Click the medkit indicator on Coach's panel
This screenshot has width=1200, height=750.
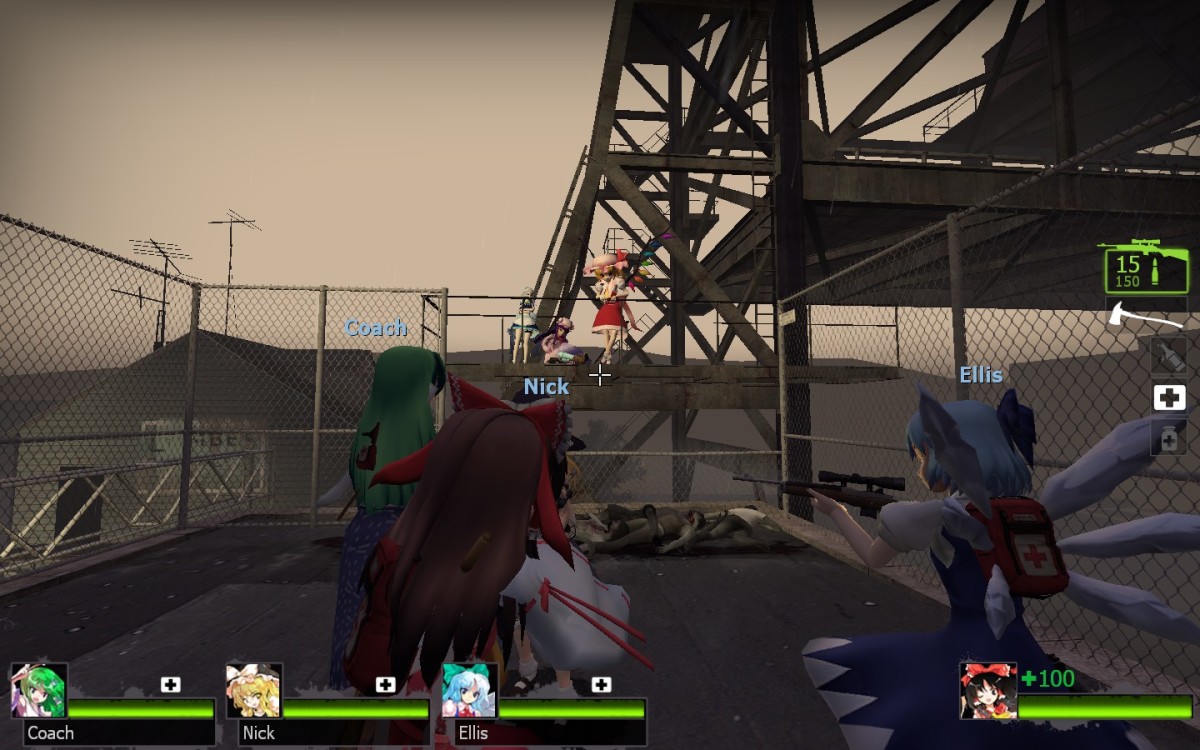coord(171,685)
